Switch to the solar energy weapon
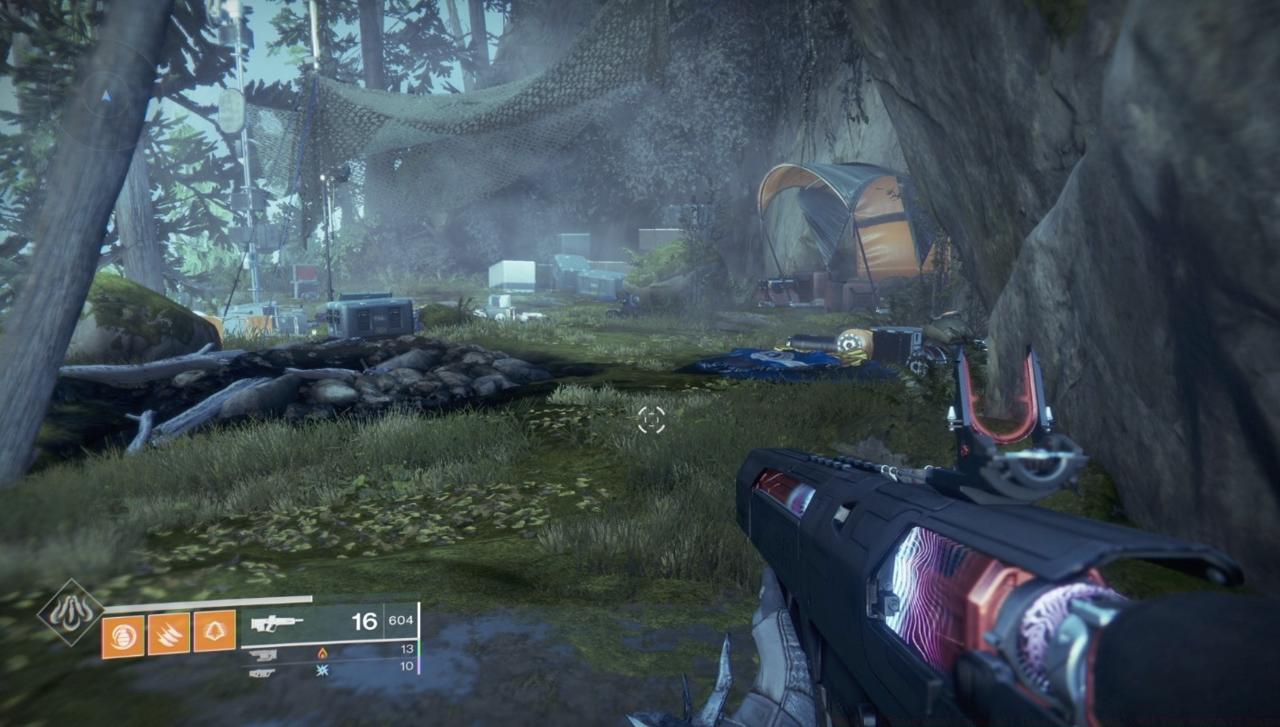 click(263, 654)
